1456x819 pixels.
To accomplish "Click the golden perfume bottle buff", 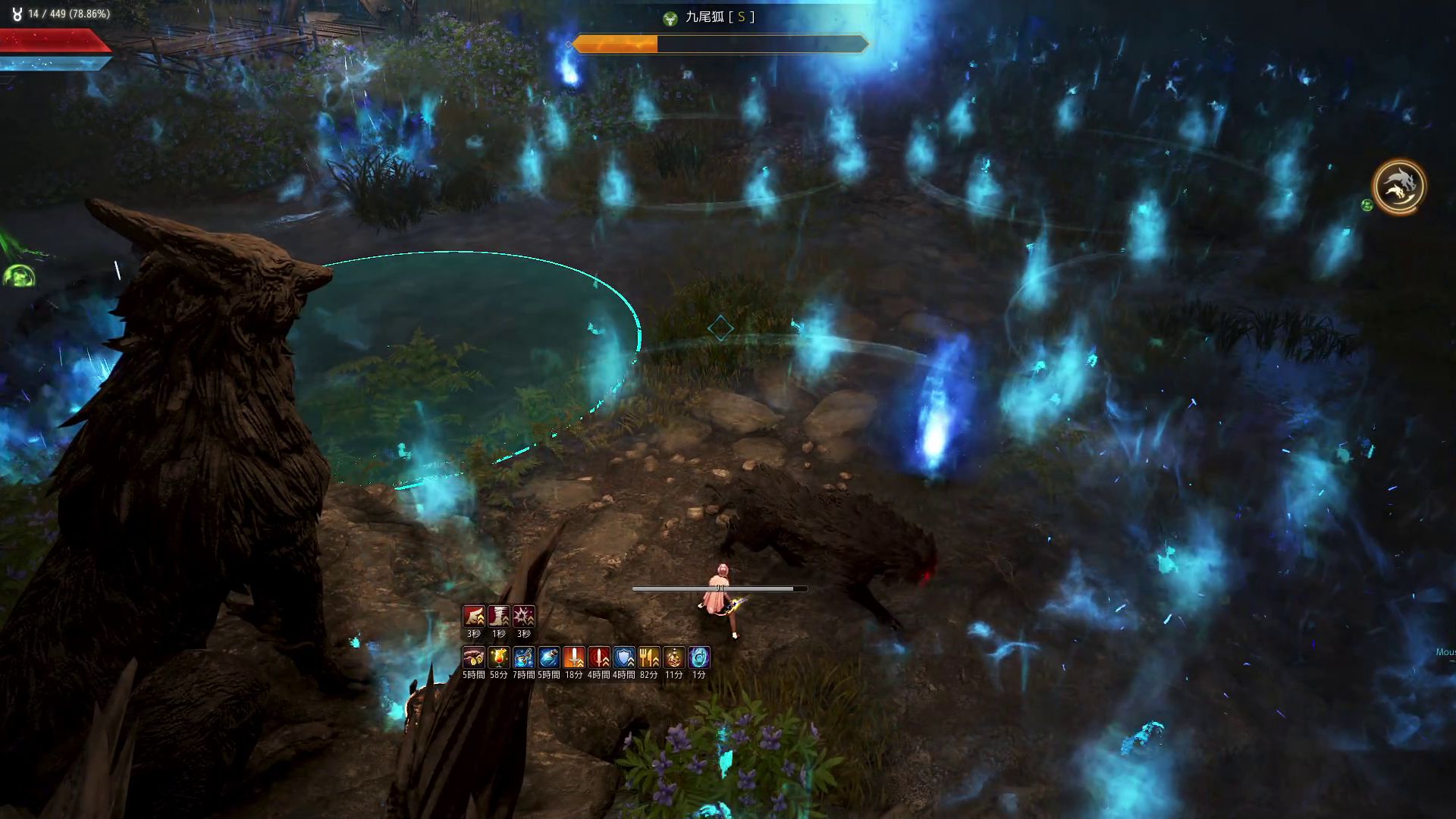I will [674, 657].
